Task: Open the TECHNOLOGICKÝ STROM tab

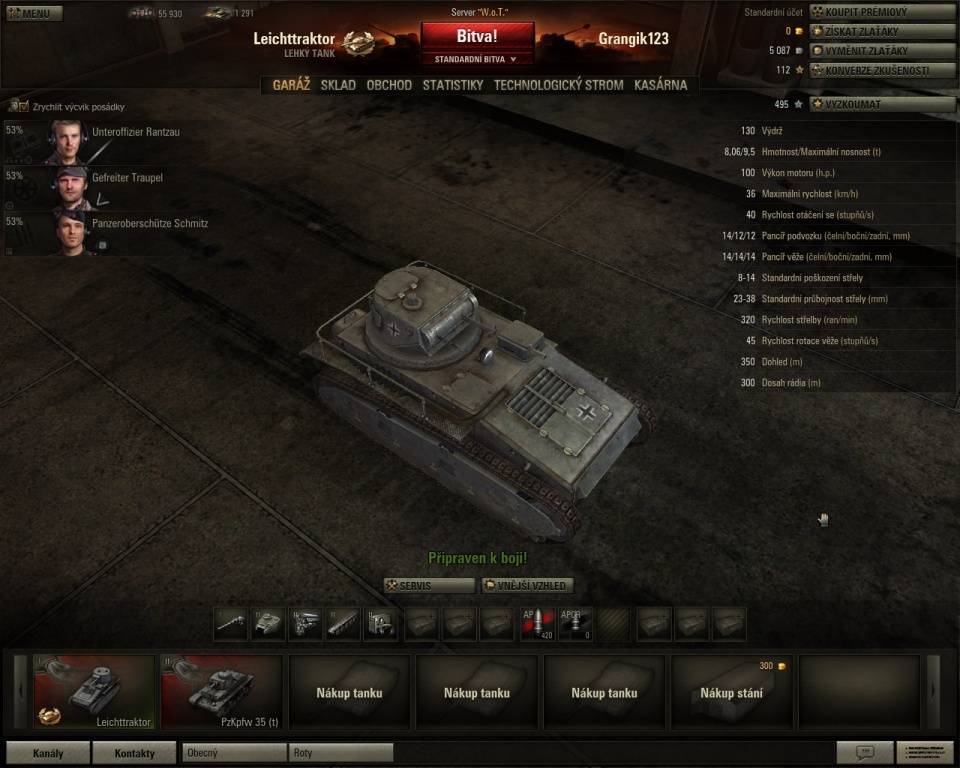Action: [558, 86]
